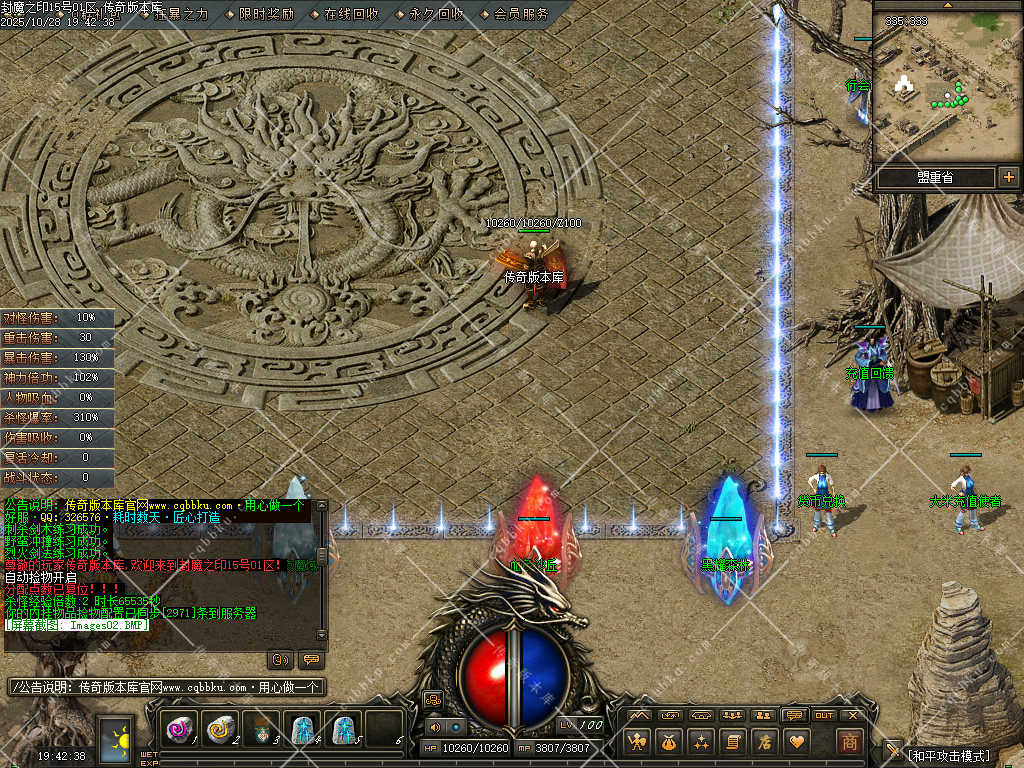Viewport: 1024px width, 768px height.
Task: Click the heart icon button
Action: point(796,741)
